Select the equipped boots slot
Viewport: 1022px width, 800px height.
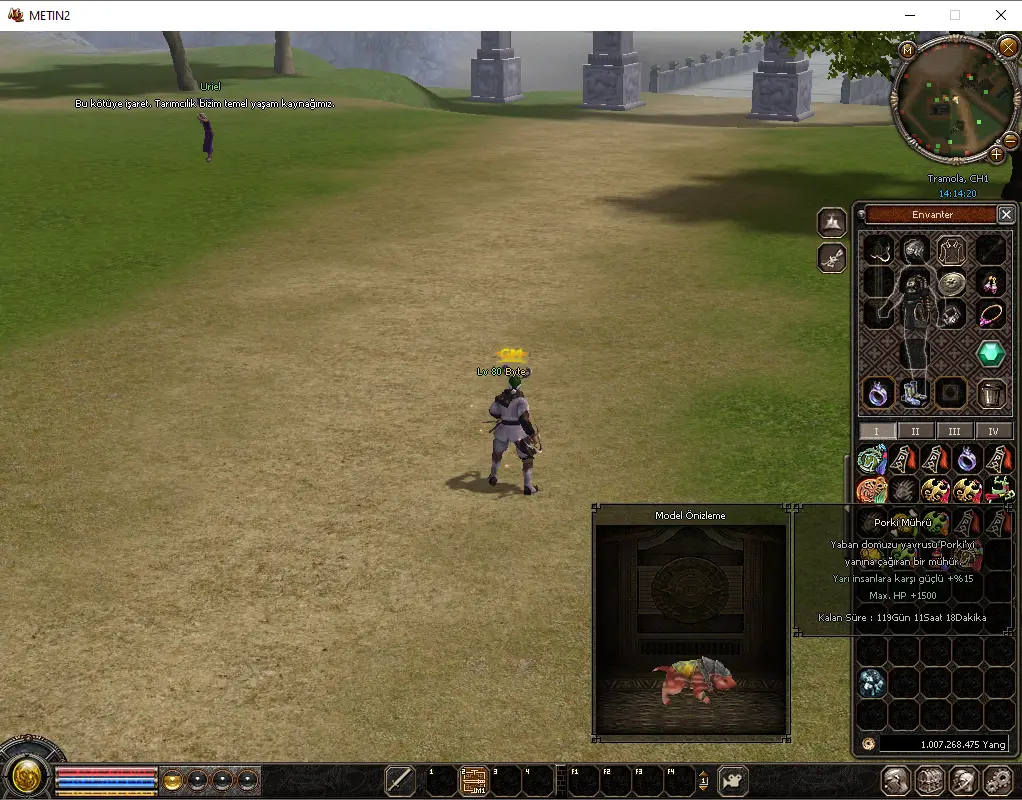pos(915,393)
